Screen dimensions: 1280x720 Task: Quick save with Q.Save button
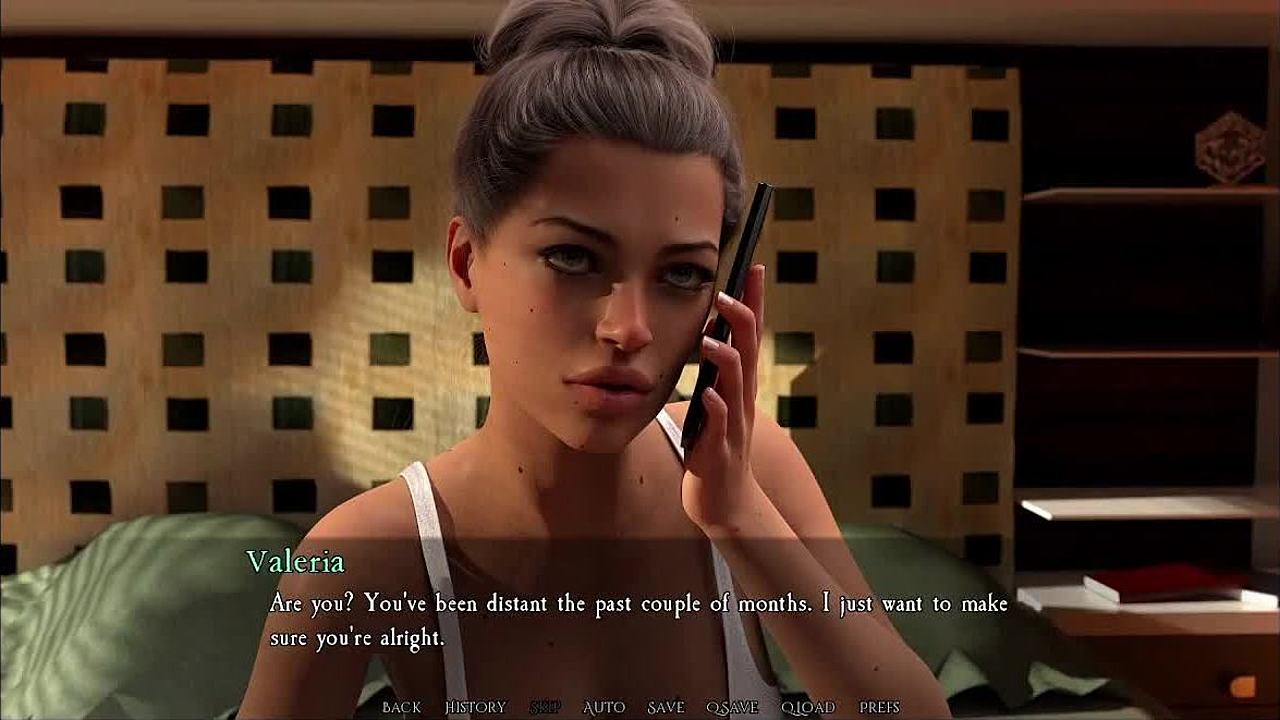732,707
